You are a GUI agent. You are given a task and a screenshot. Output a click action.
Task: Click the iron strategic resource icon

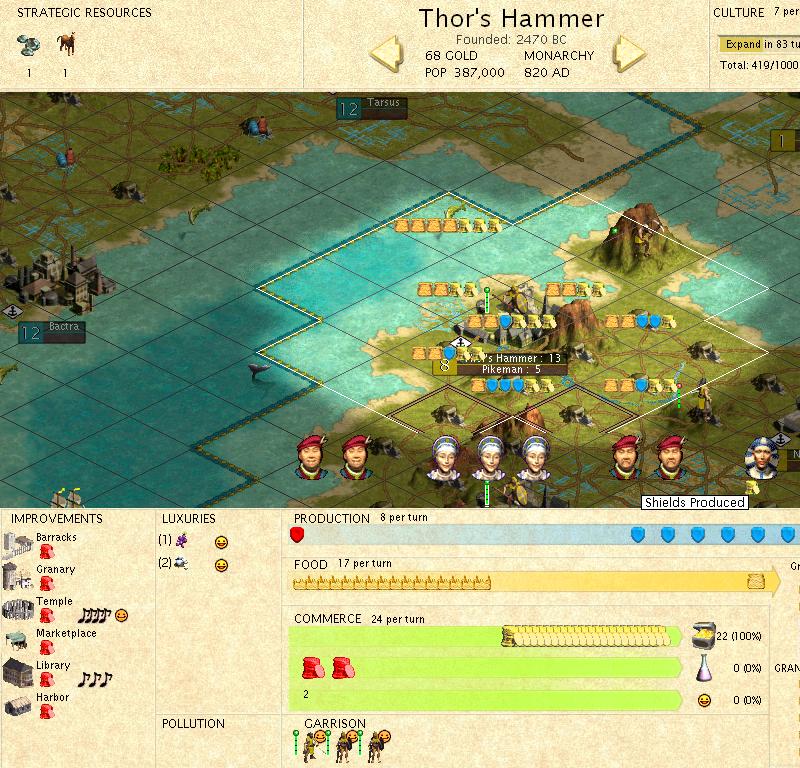coord(29,45)
